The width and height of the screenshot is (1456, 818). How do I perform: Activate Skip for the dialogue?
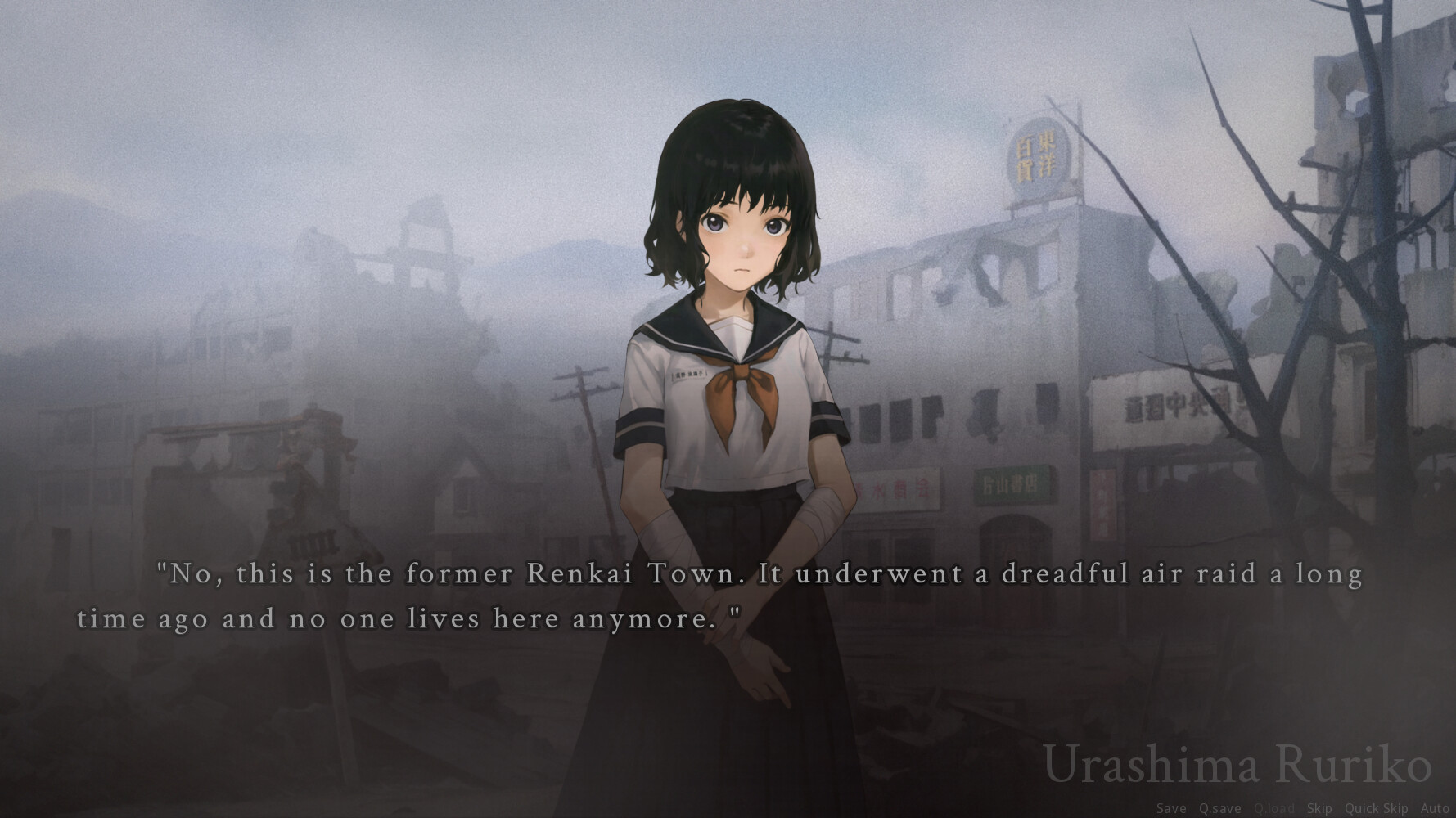pos(1319,808)
